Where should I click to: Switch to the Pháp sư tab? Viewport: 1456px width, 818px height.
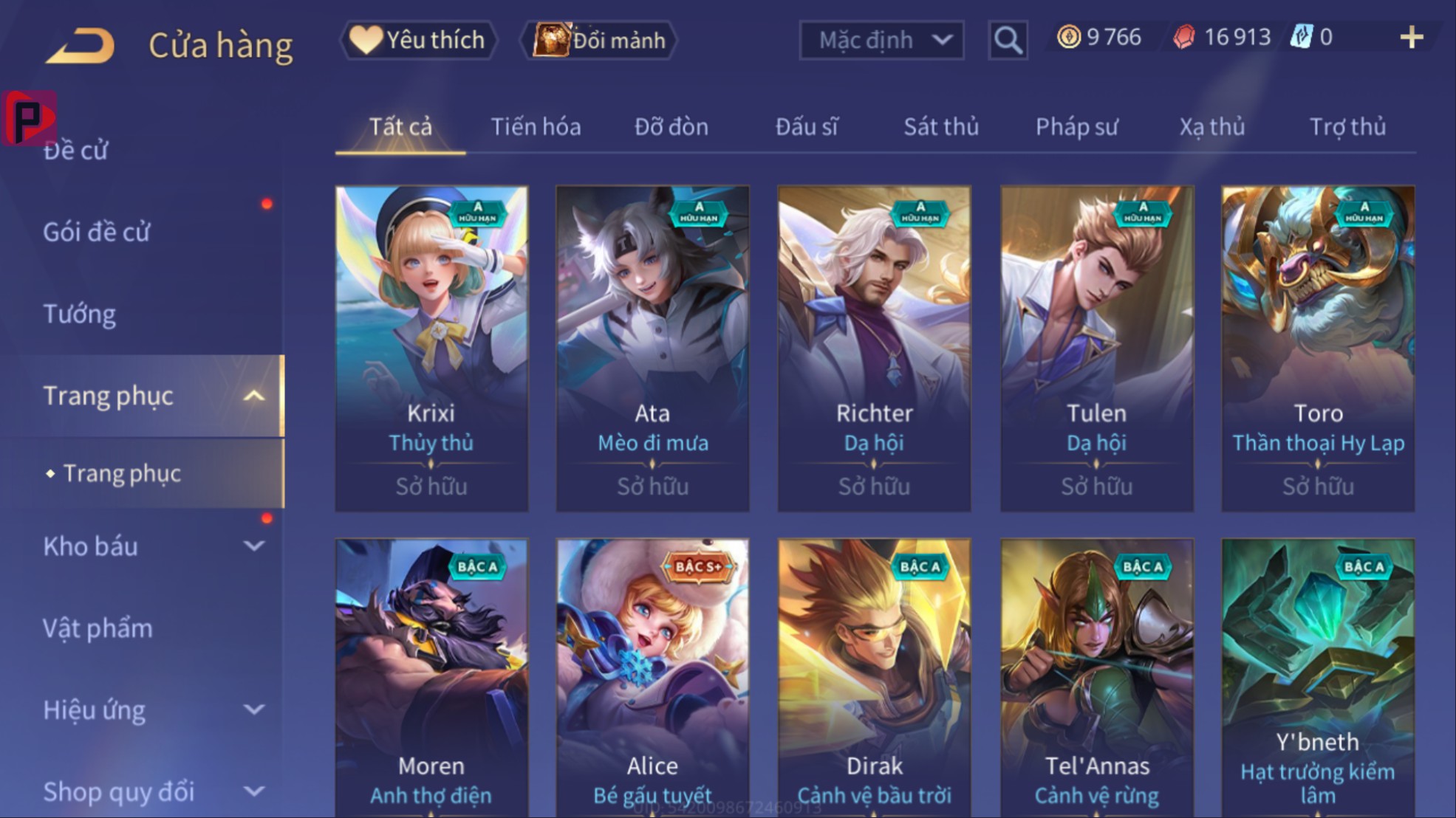tap(1076, 127)
